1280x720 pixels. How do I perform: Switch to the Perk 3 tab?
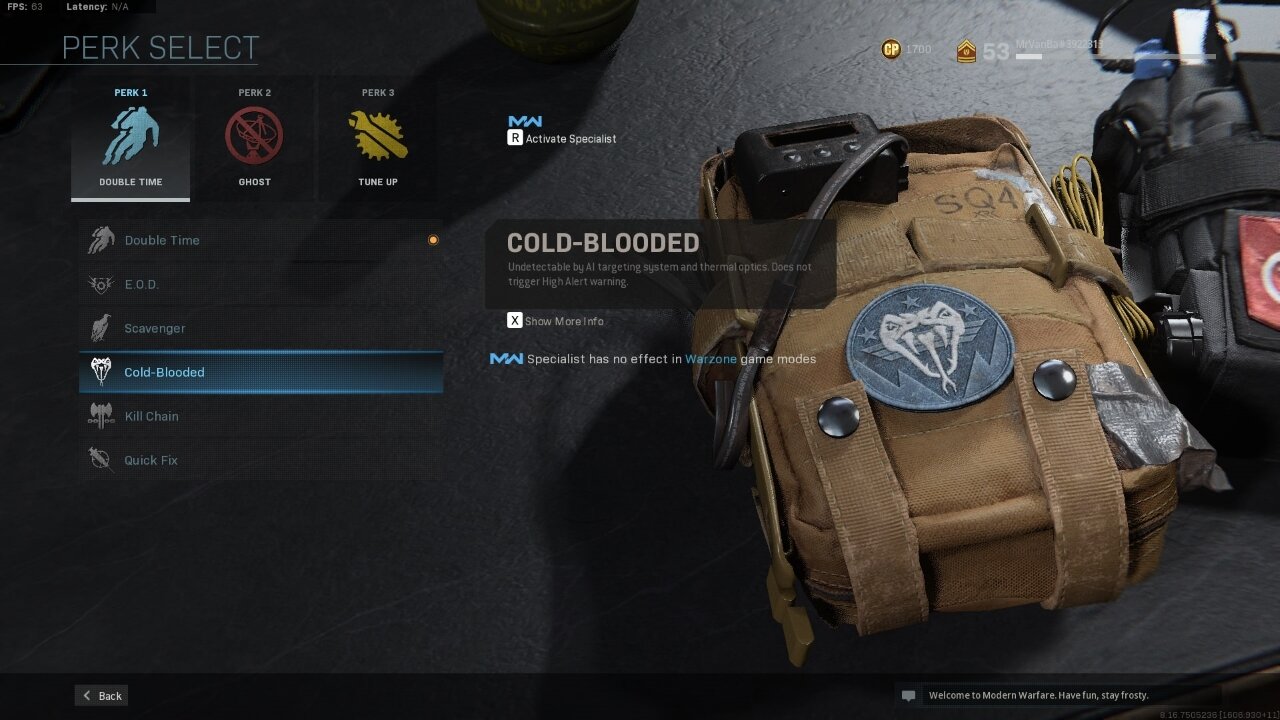pos(378,92)
